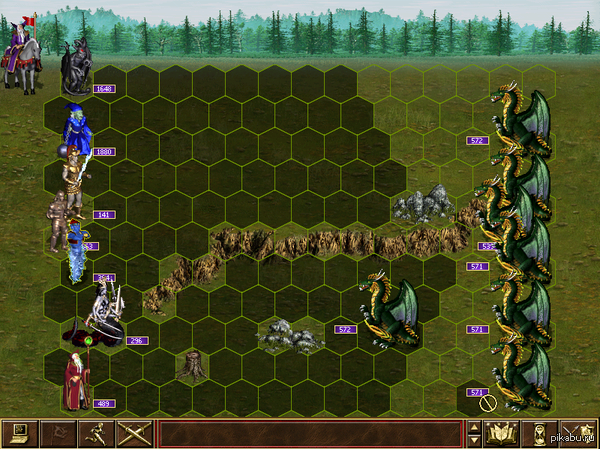Click the combat log message bar
This screenshot has width=600, height=449.
pyautogui.click(x=310, y=433)
